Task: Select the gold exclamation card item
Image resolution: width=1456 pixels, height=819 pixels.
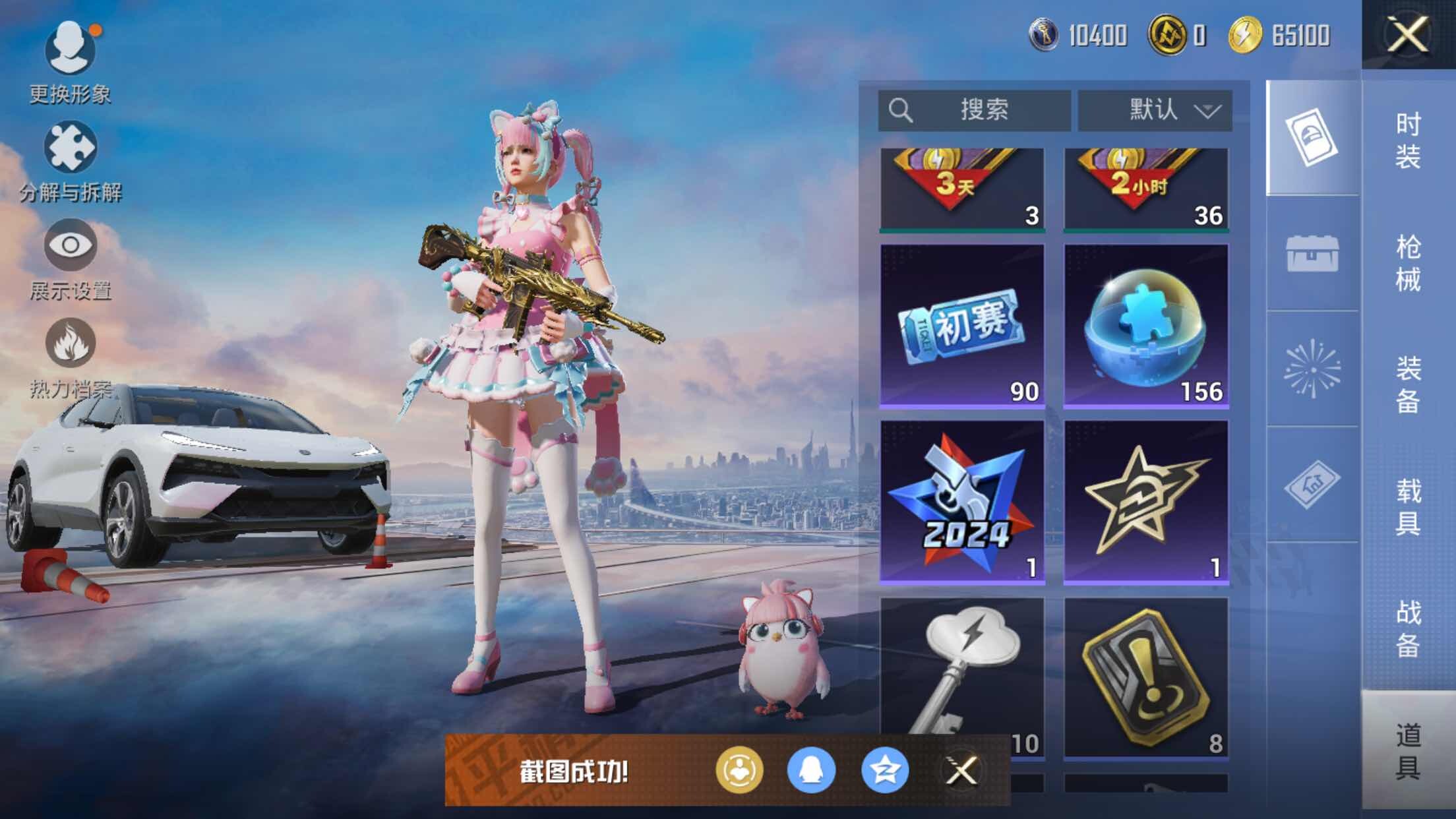Action: [x=1146, y=678]
